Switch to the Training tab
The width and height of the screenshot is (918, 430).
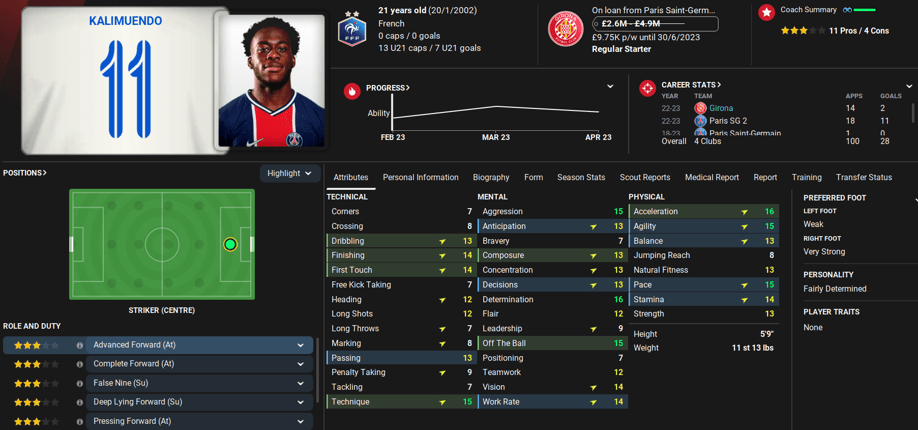tap(806, 177)
